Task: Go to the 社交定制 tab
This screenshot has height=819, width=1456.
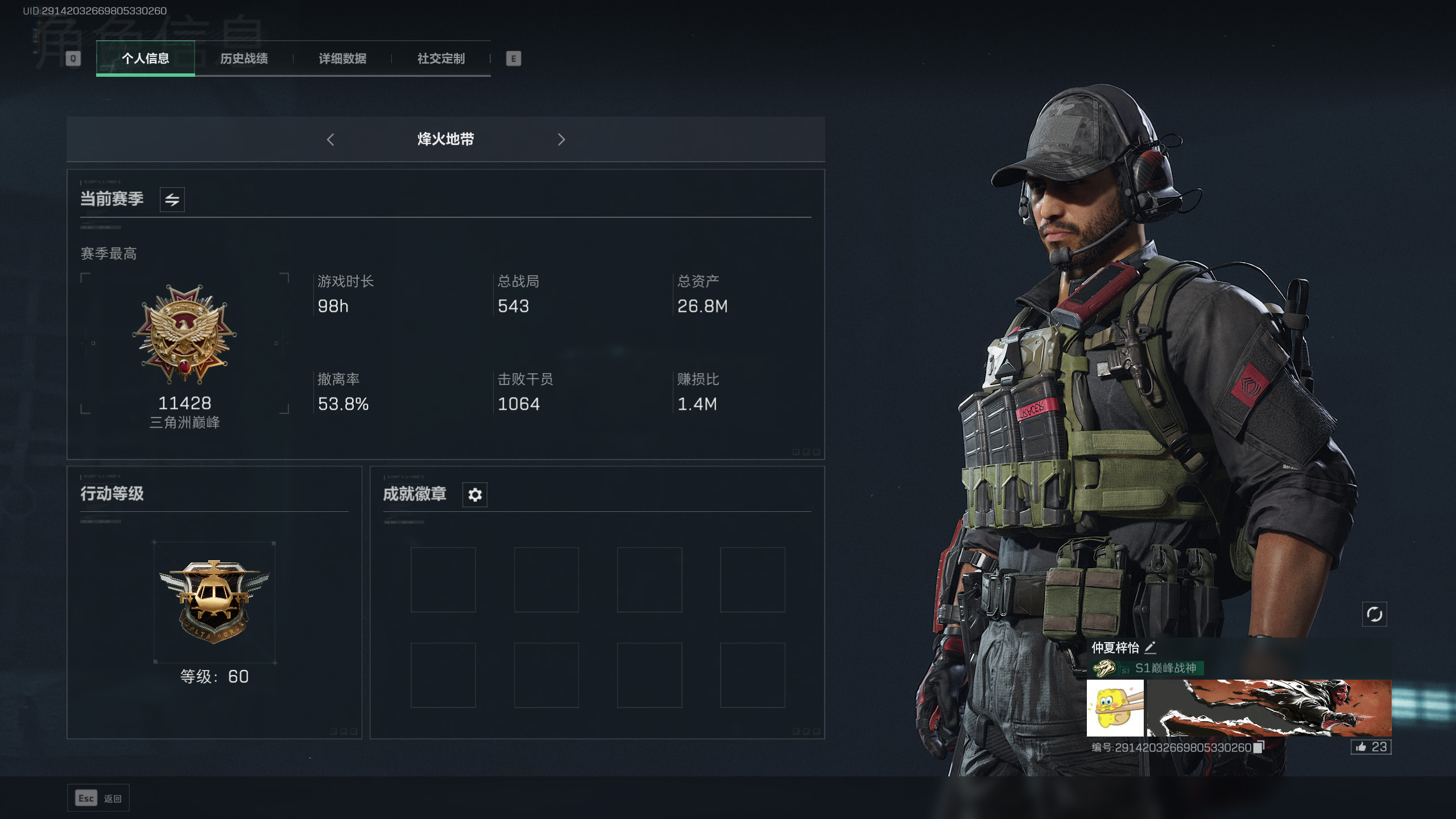Action: (441, 59)
